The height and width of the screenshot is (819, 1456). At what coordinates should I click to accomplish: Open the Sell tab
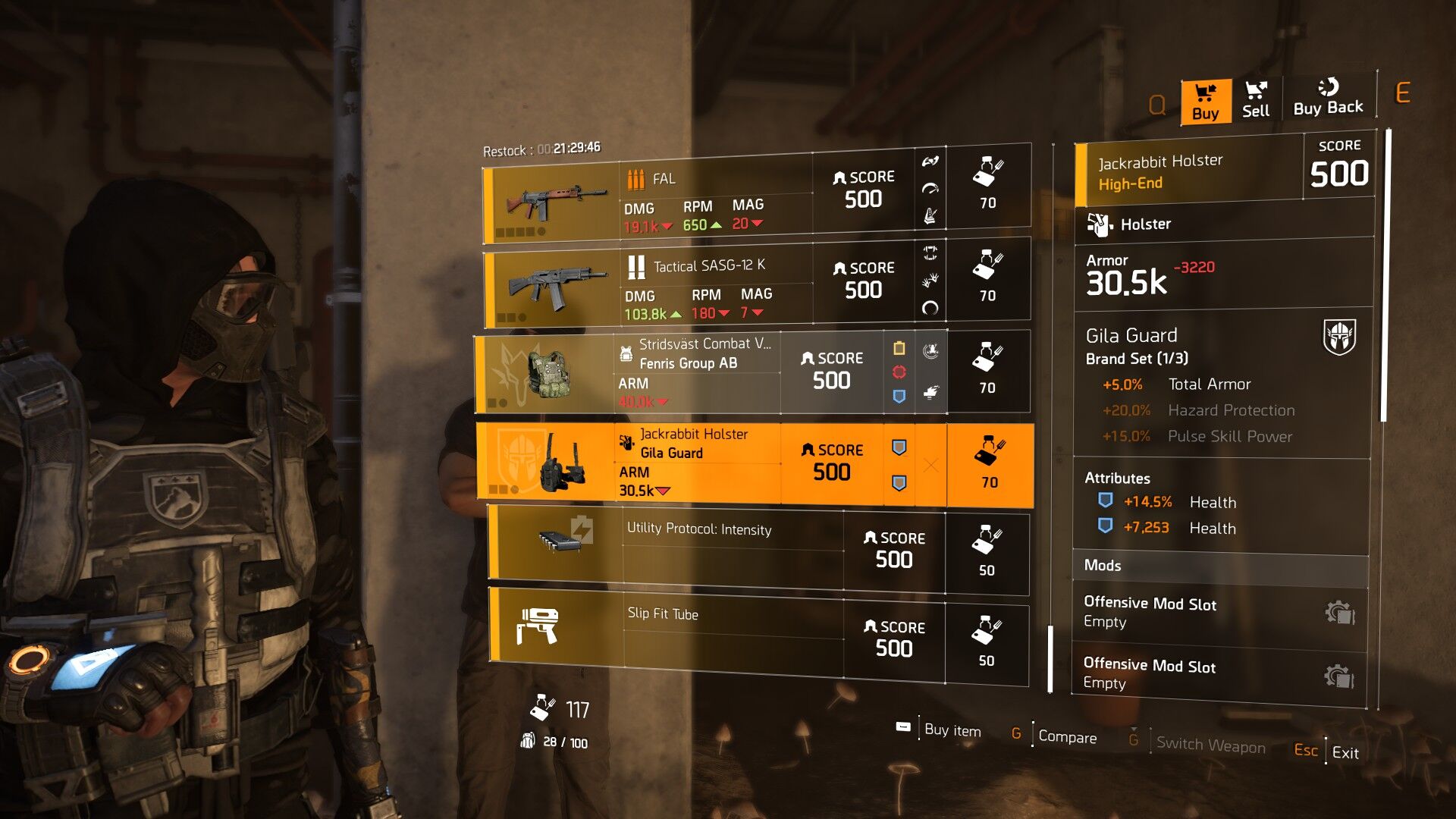coord(1256,101)
